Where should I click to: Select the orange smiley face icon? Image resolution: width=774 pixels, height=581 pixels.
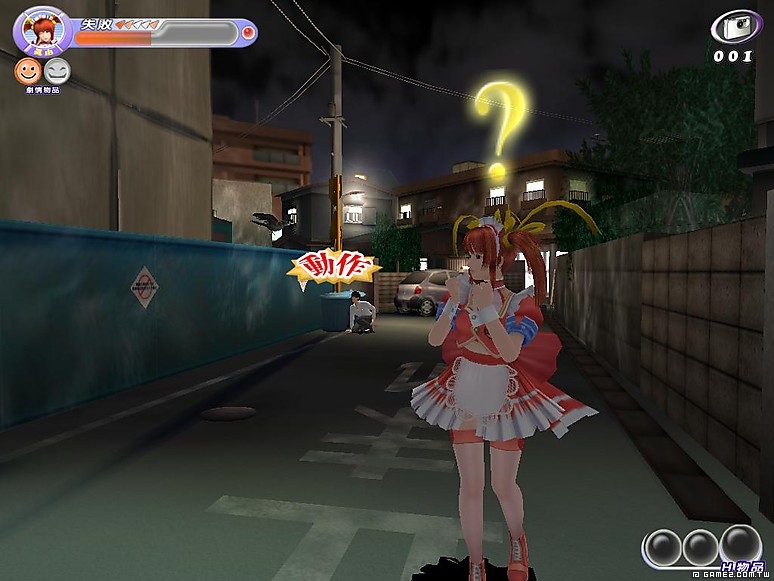pos(27,70)
